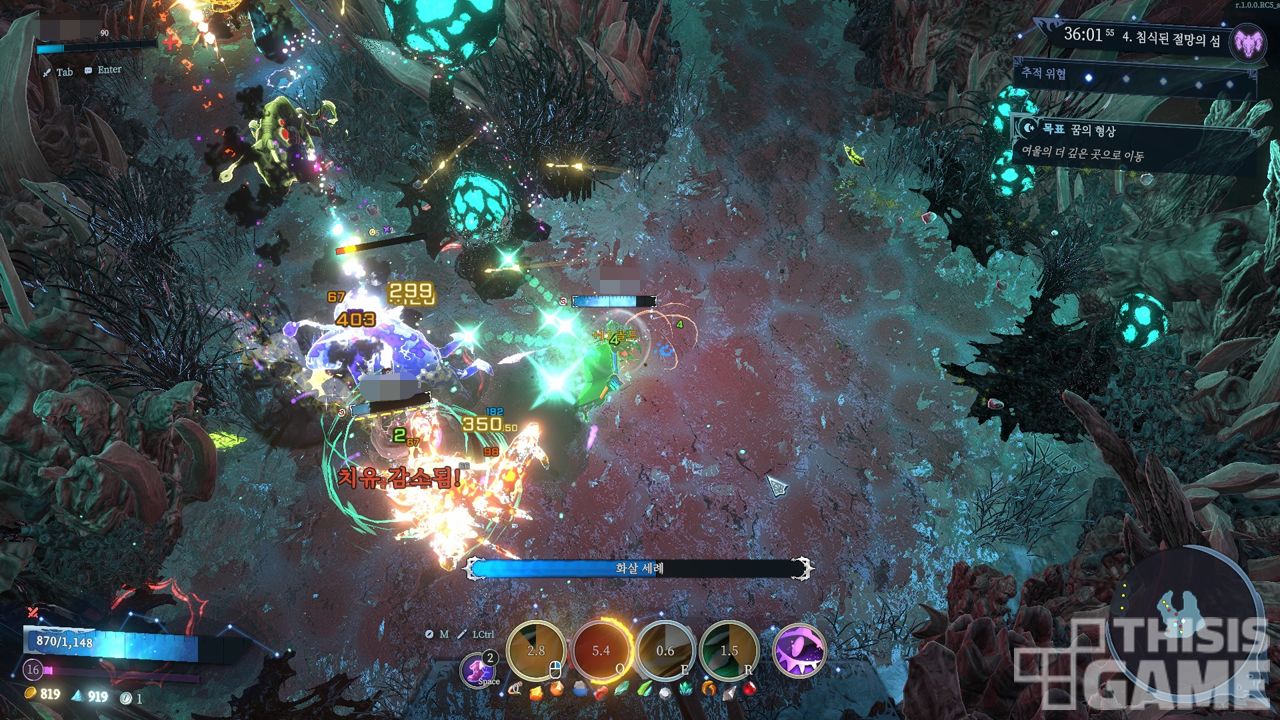
Task: Click the orange crescent relic icon
Action: [708, 689]
